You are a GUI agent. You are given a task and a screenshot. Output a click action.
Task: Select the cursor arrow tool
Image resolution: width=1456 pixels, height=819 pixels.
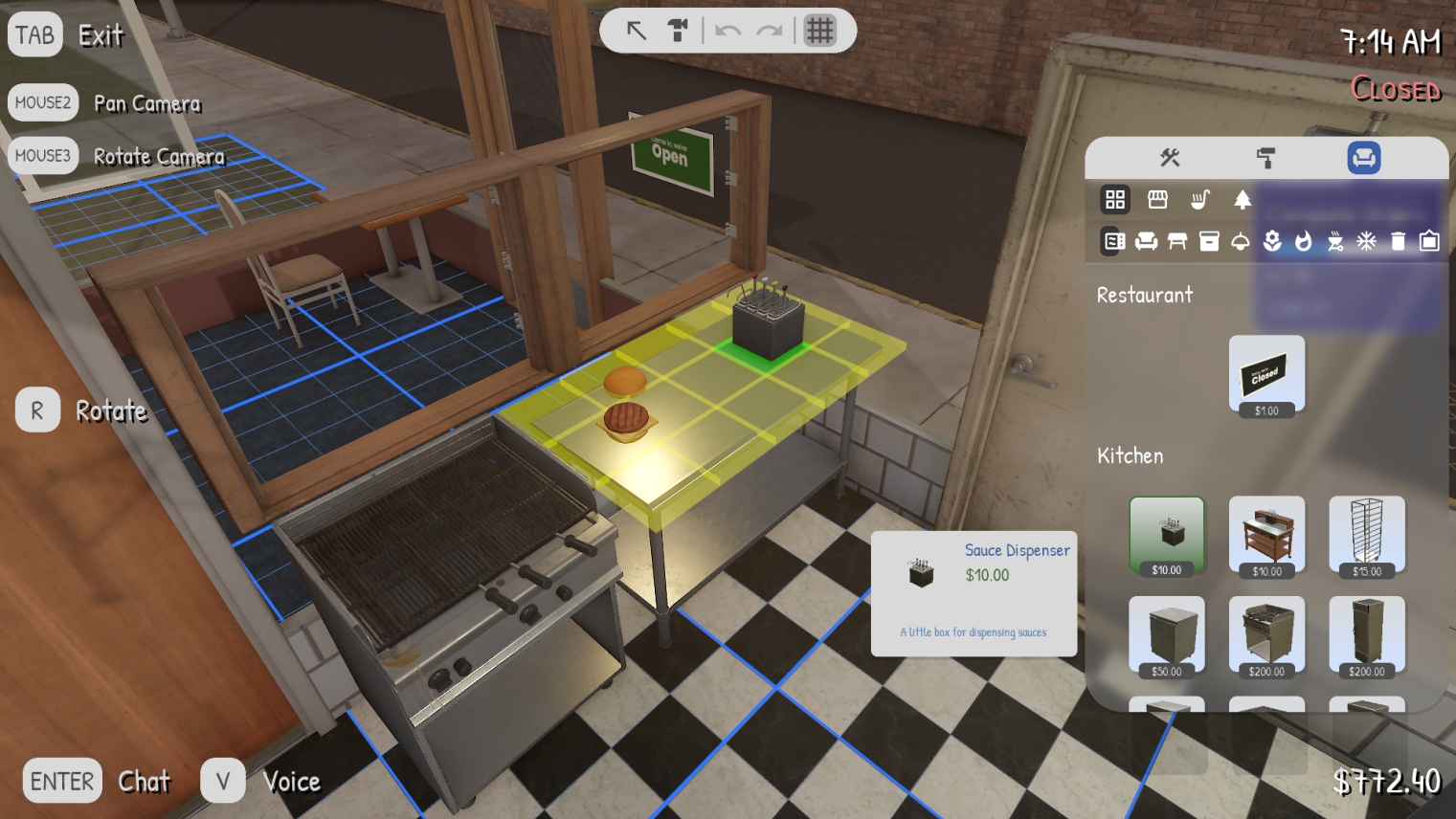[636, 31]
